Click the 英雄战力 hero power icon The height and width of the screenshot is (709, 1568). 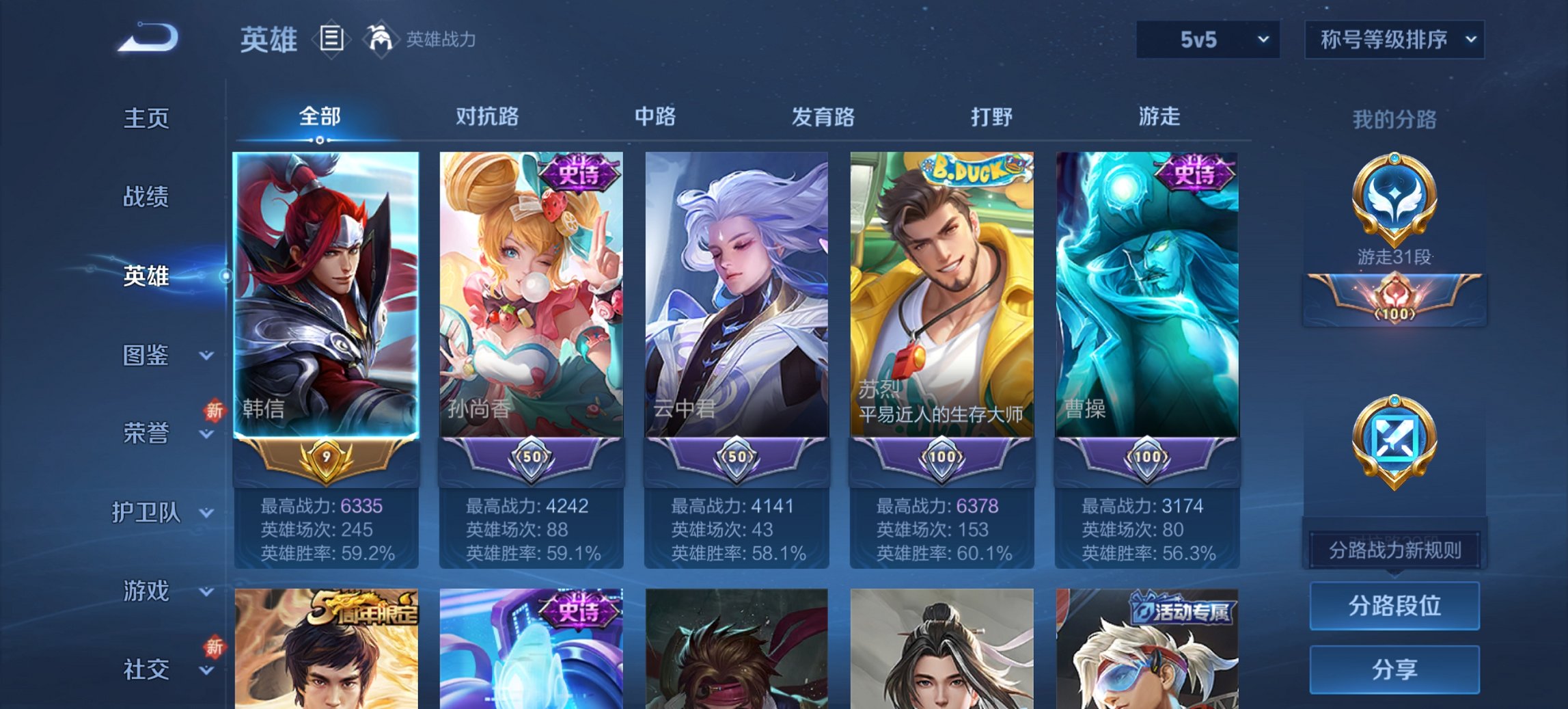click(x=381, y=38)
